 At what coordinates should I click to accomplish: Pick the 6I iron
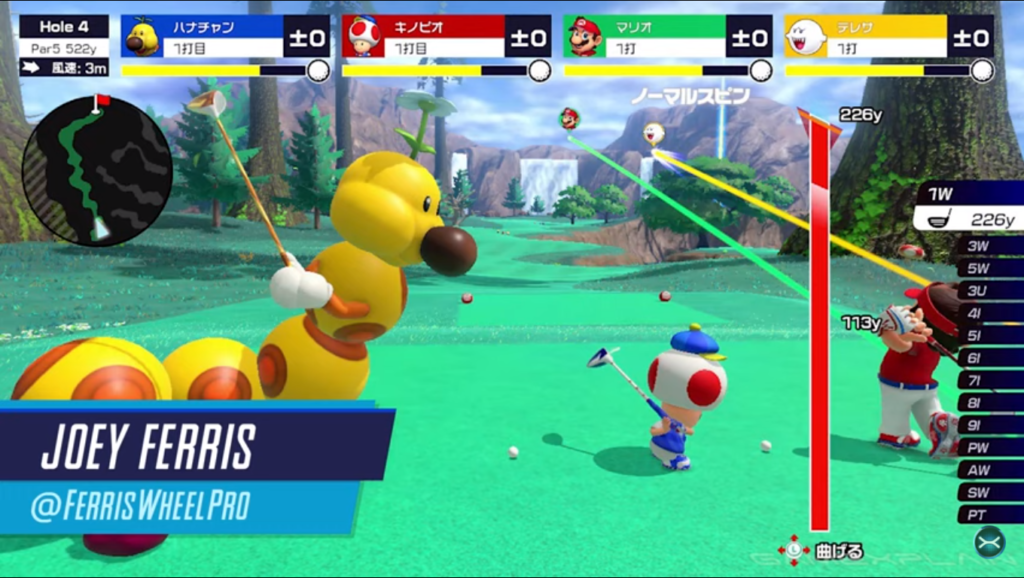coord(987,358)
